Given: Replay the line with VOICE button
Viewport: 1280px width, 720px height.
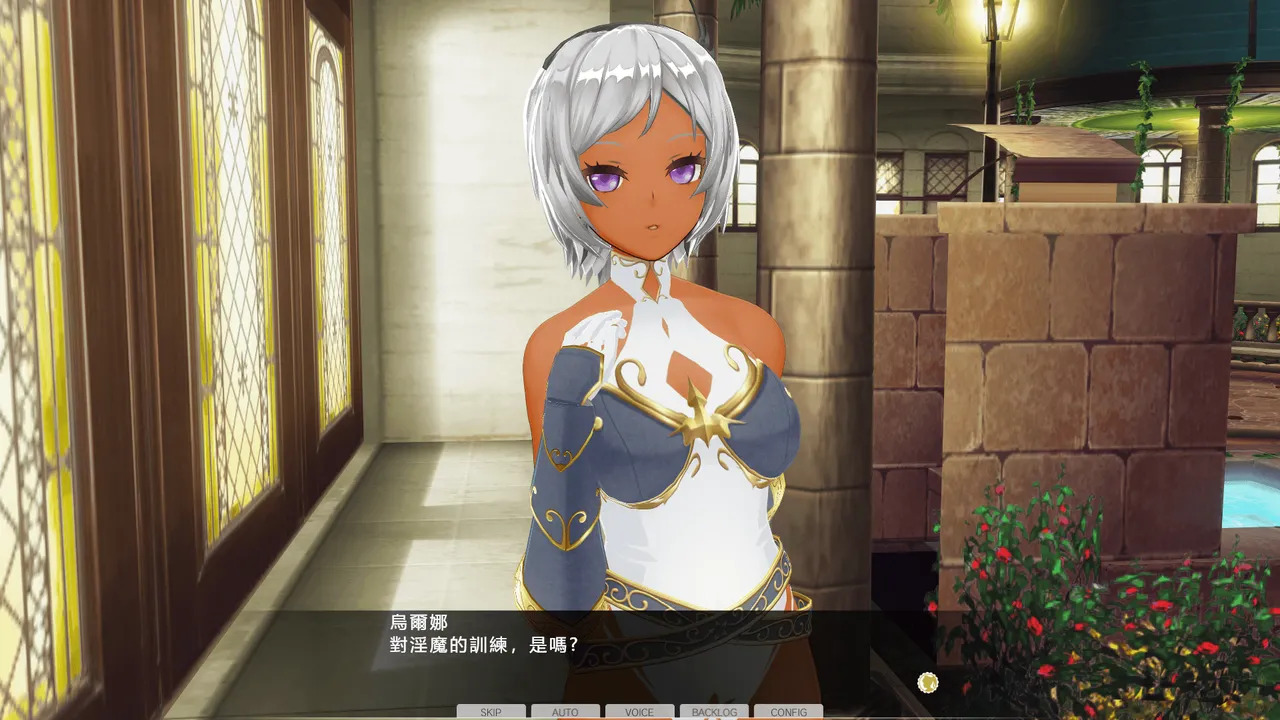Looking at the screenshot, I should click(x=639, y=712).
